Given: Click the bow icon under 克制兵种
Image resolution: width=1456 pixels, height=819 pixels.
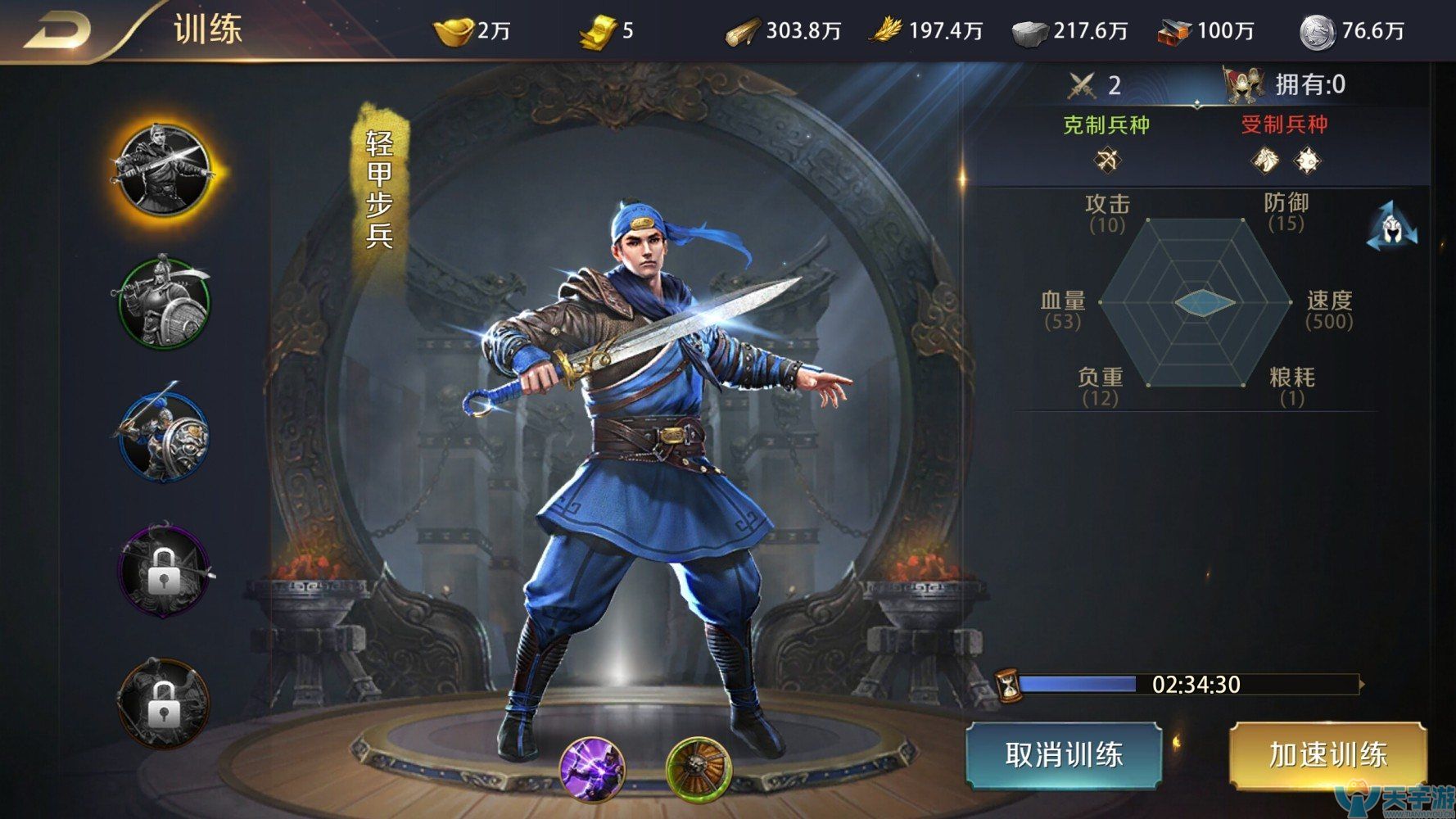Looking at the screenshot, I should click(x=1110, y=161).
